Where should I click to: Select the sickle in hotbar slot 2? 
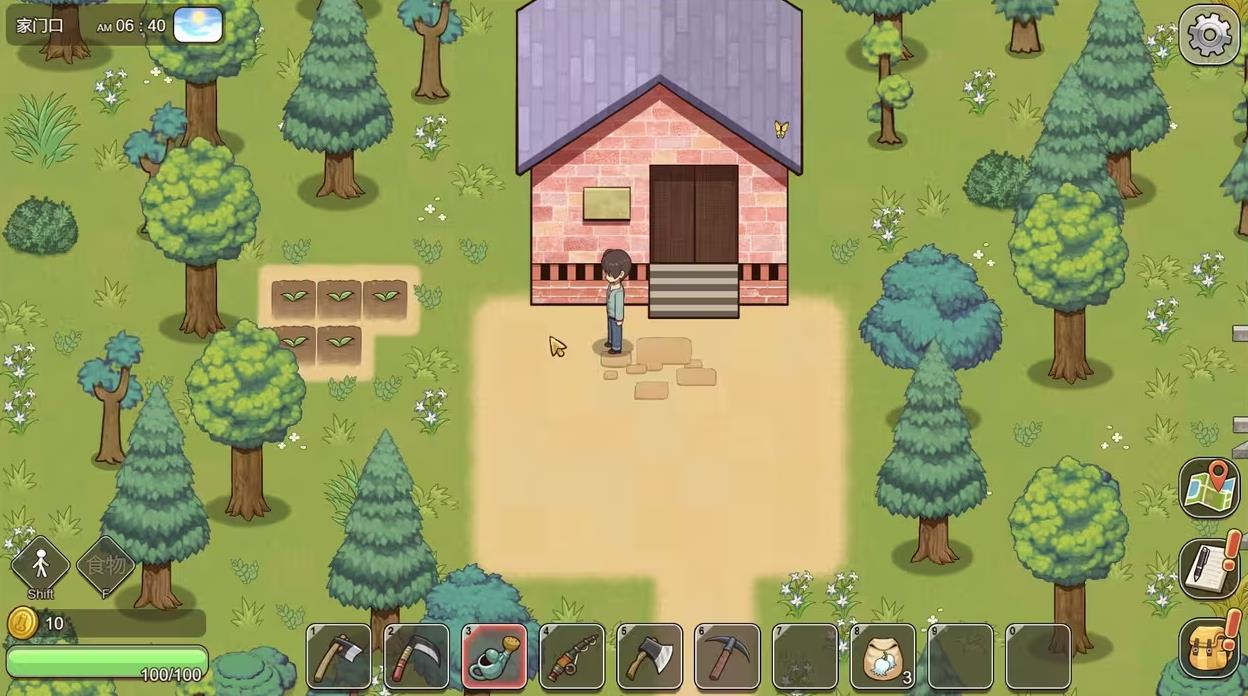tap(417, 657)
